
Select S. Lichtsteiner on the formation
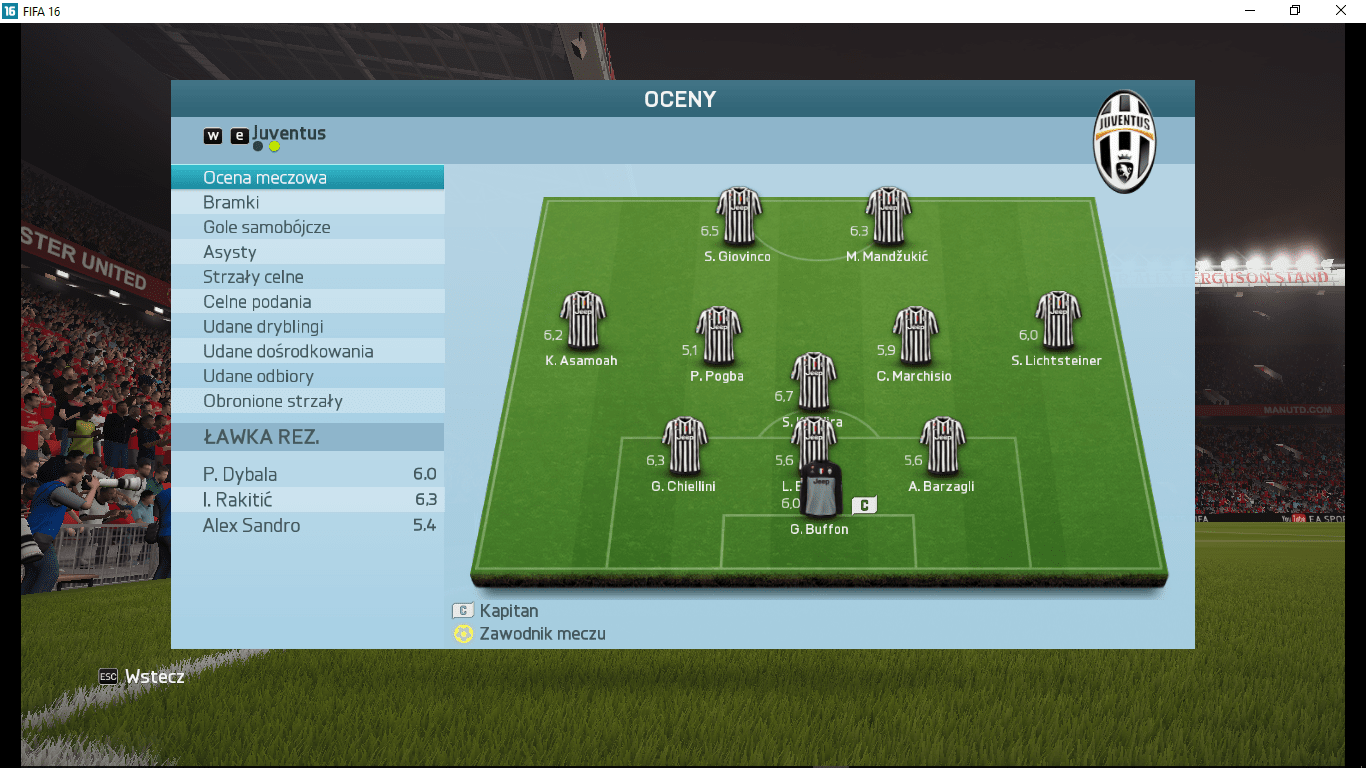(1057, 321)
